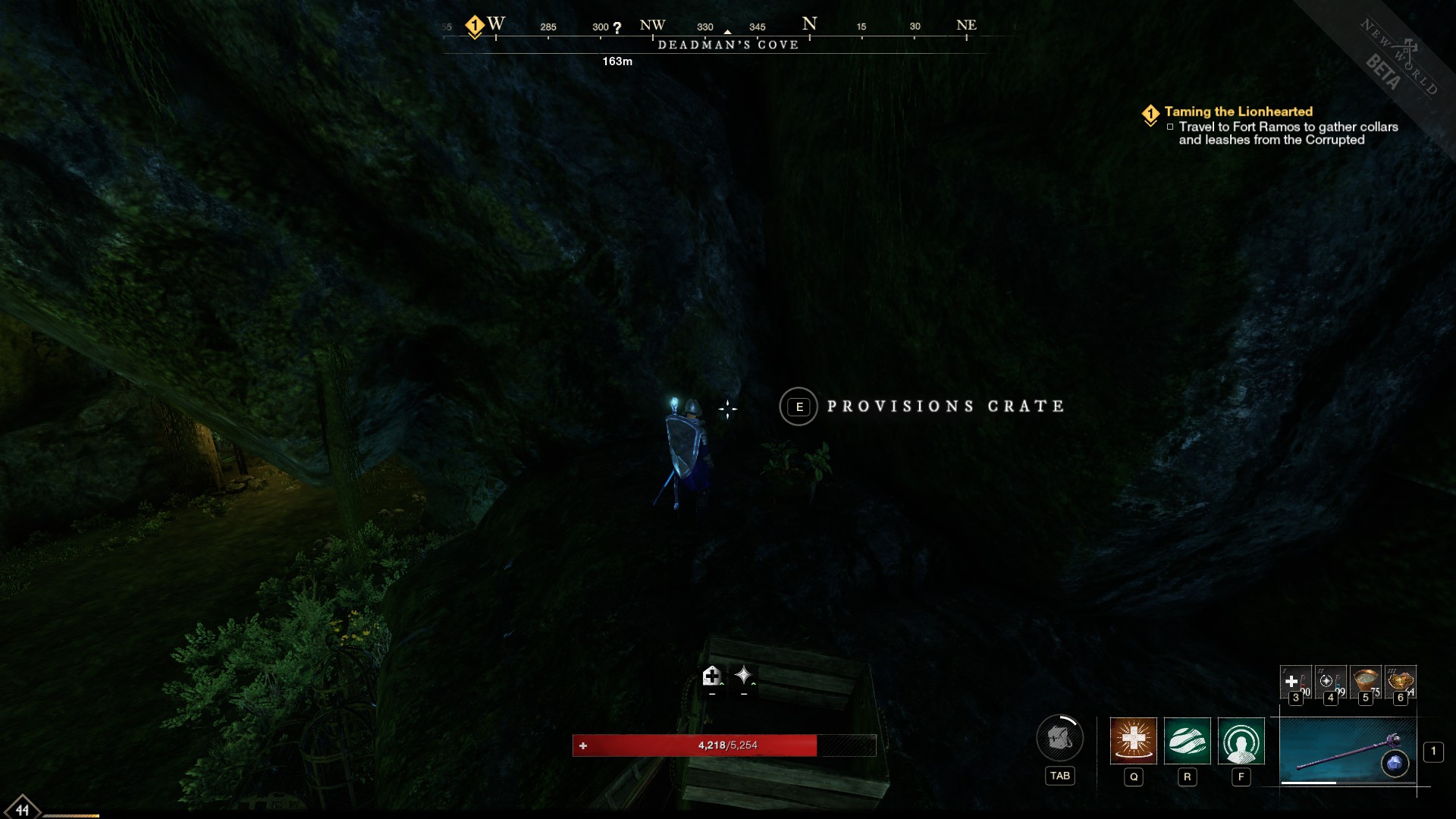Open the backpack inventory via TAB icon
The width and height of the screenshot is (1456, 819).
click(1060, 739)
